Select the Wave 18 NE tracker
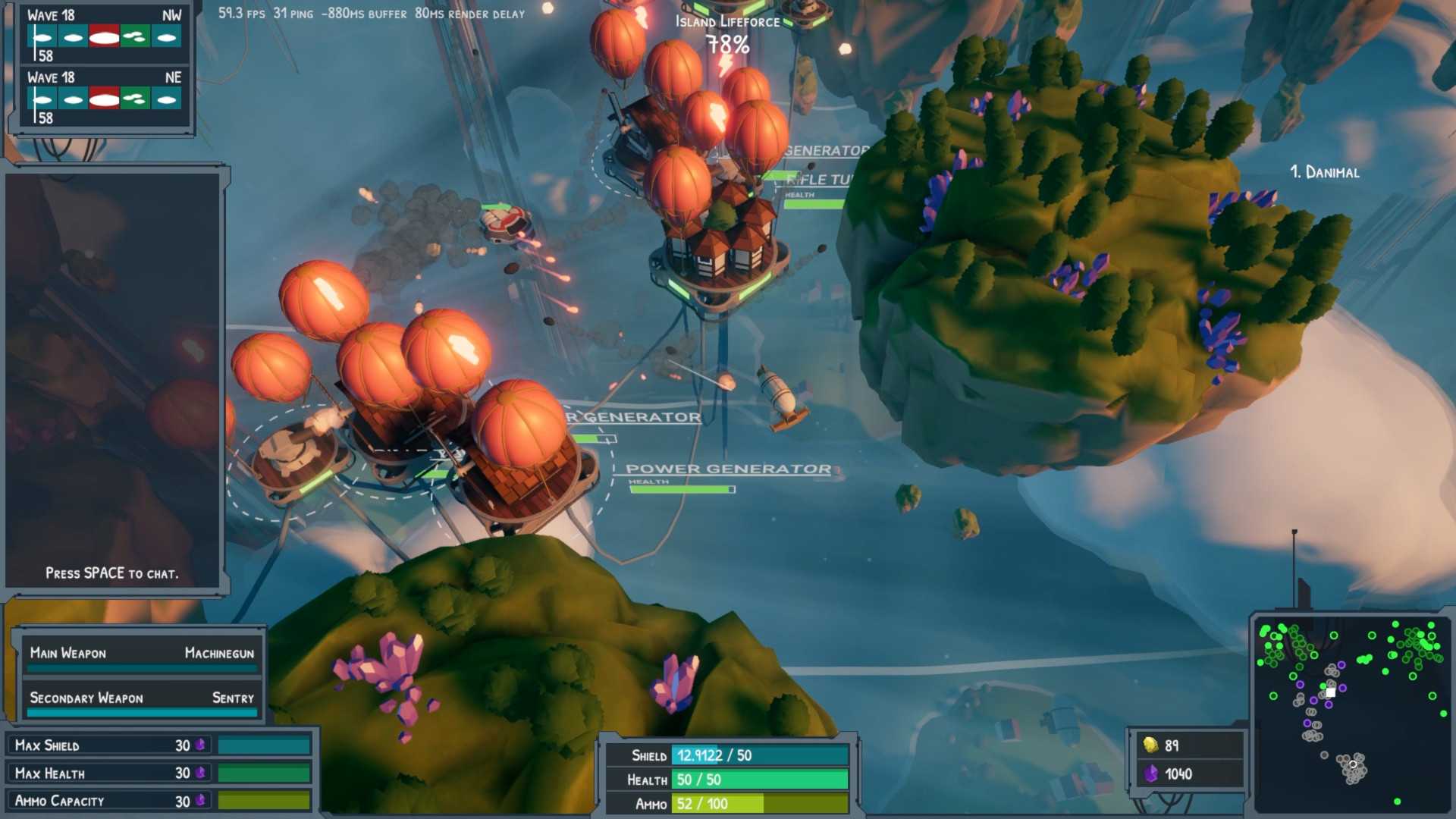Viewport: 1456px width, 819px height. tap(104, 98)
